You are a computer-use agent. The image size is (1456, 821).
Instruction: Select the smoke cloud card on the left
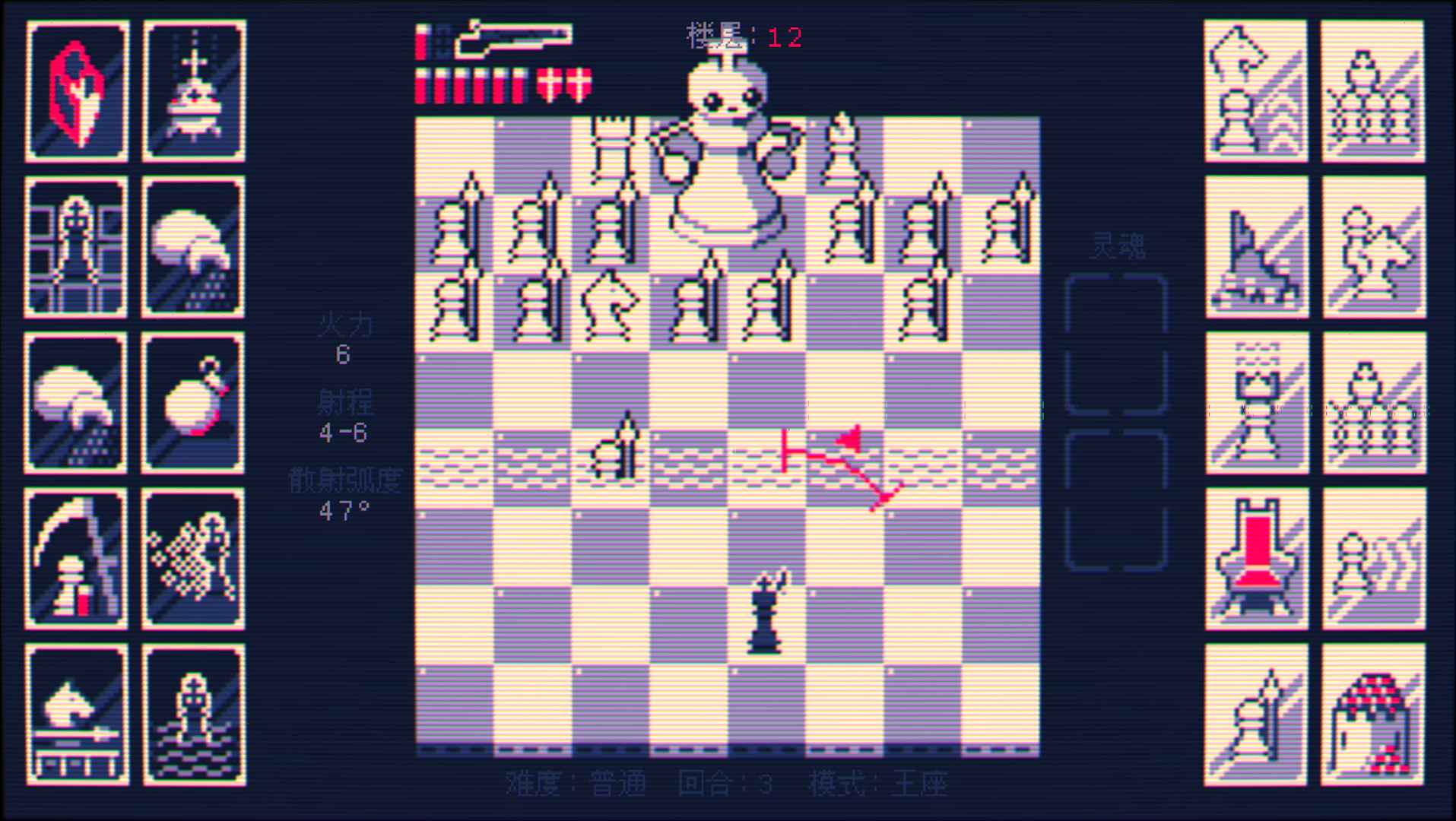point(76,403)
